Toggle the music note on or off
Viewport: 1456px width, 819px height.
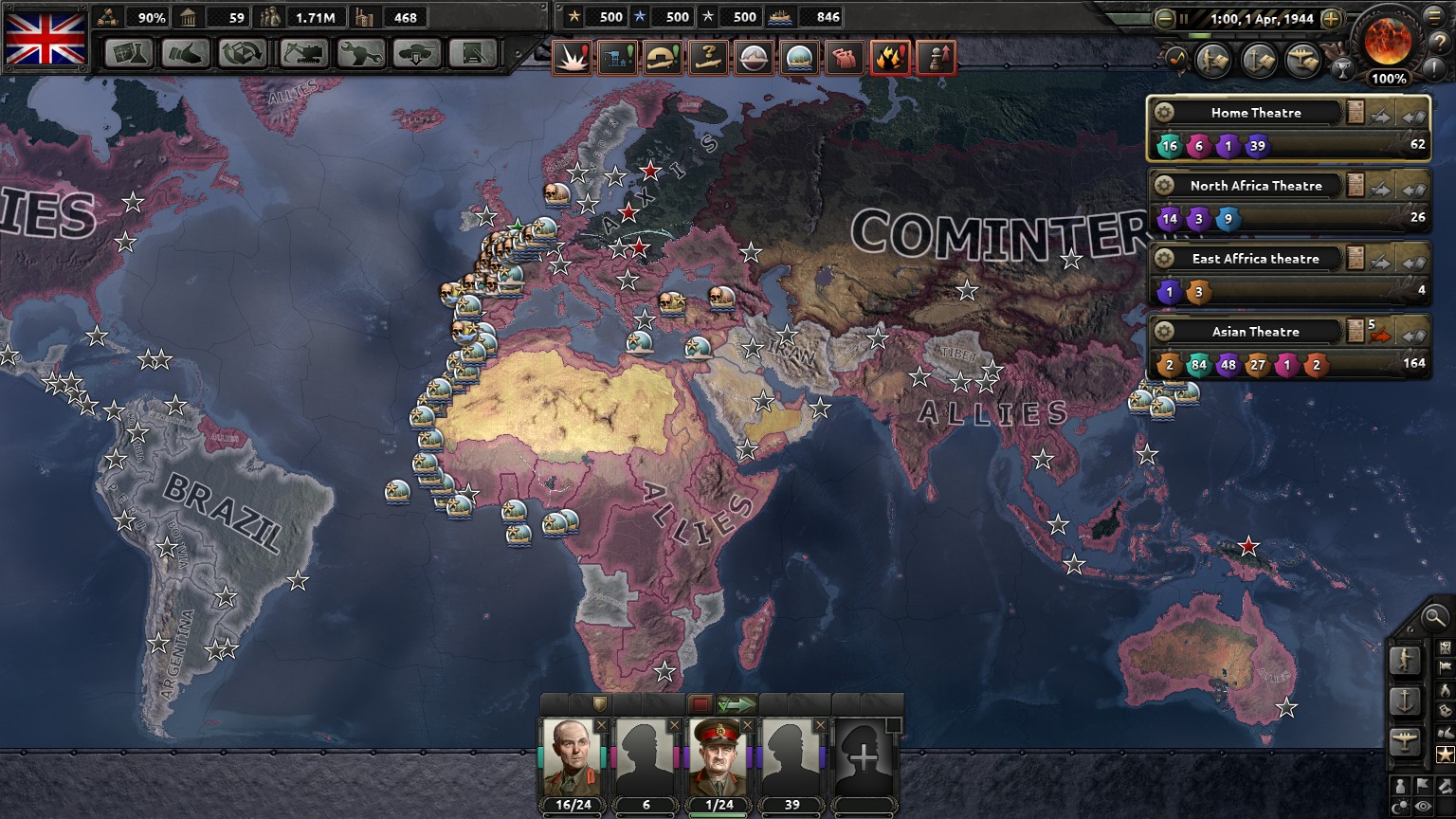pos(1176,60)
